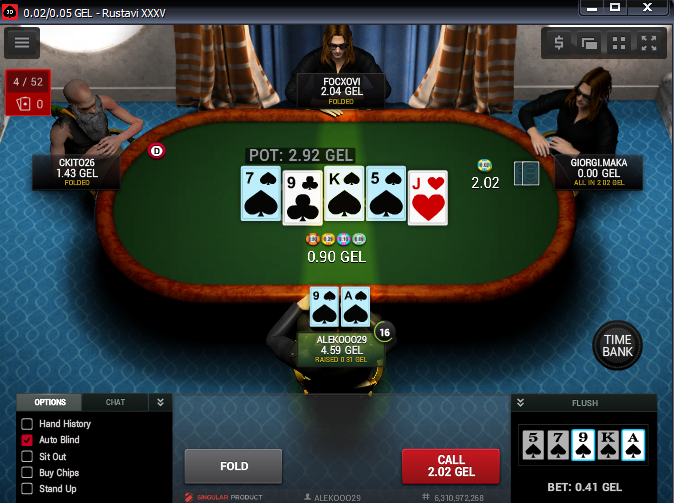Choose the four-square grid view icon

[619, 43]
